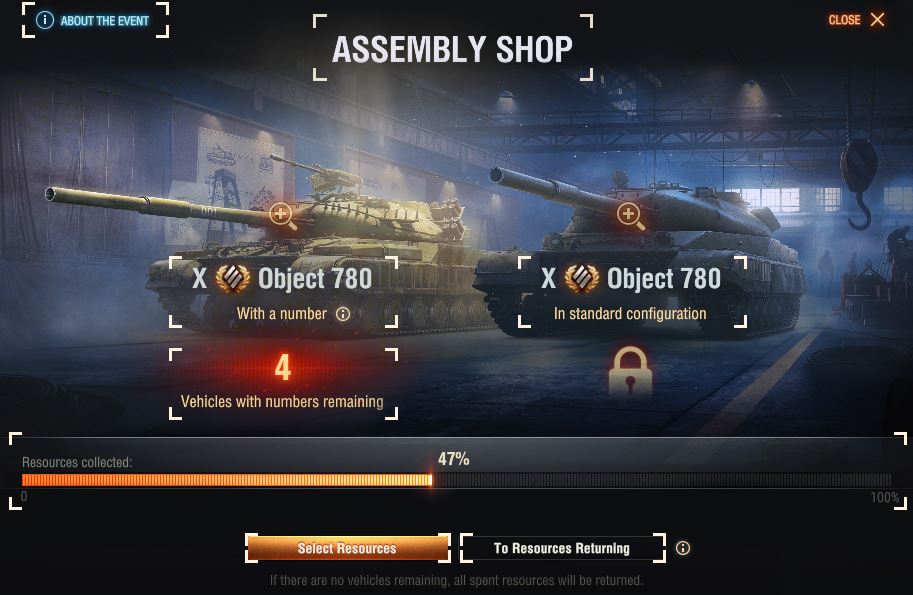Open the About the Event info
913x595 pixels.
[x=95, y=20]
